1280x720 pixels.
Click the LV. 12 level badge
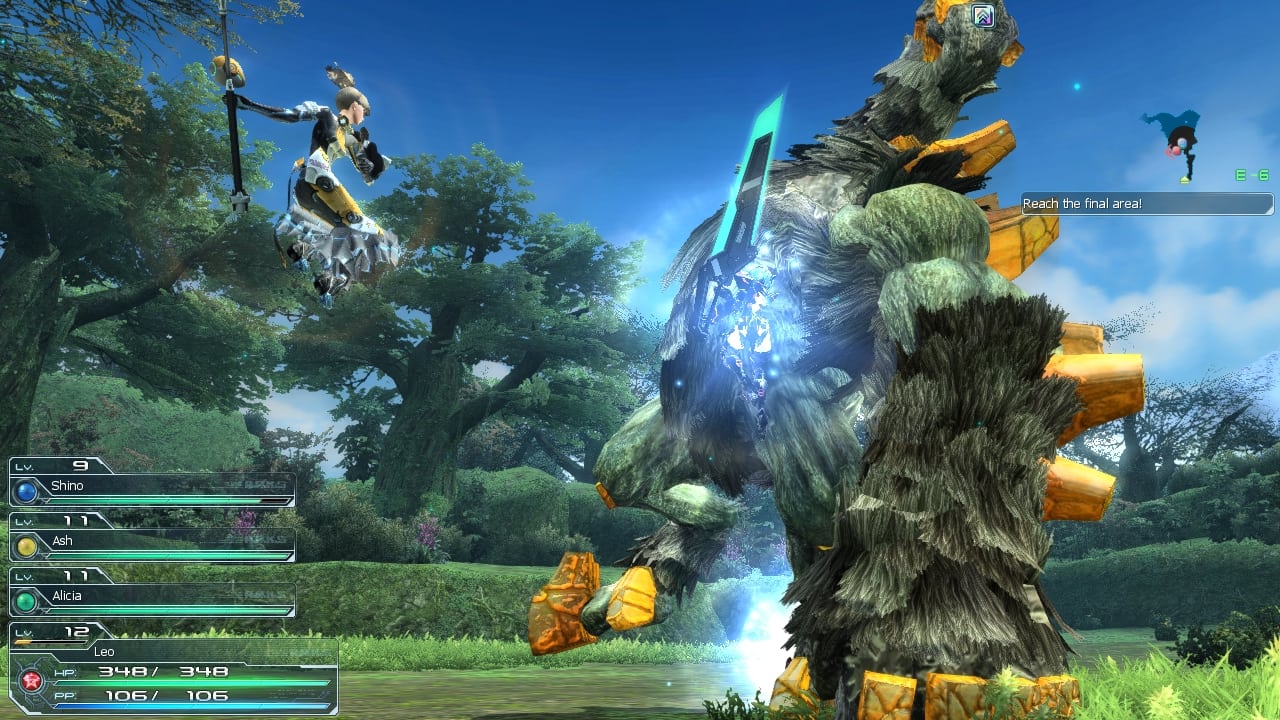pyautogui.click(x=55, y=634)
